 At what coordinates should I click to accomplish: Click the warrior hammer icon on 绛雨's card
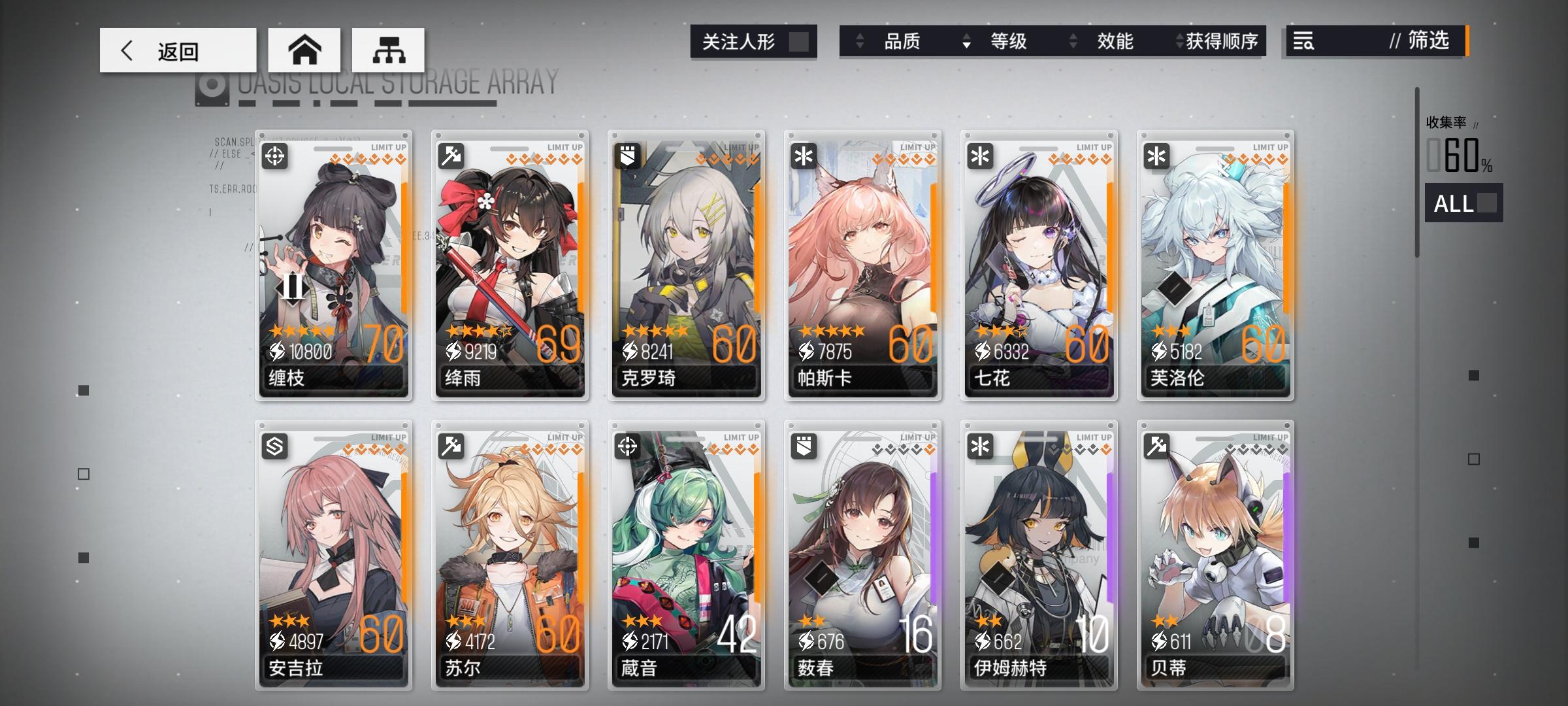[x=453, y=156]
